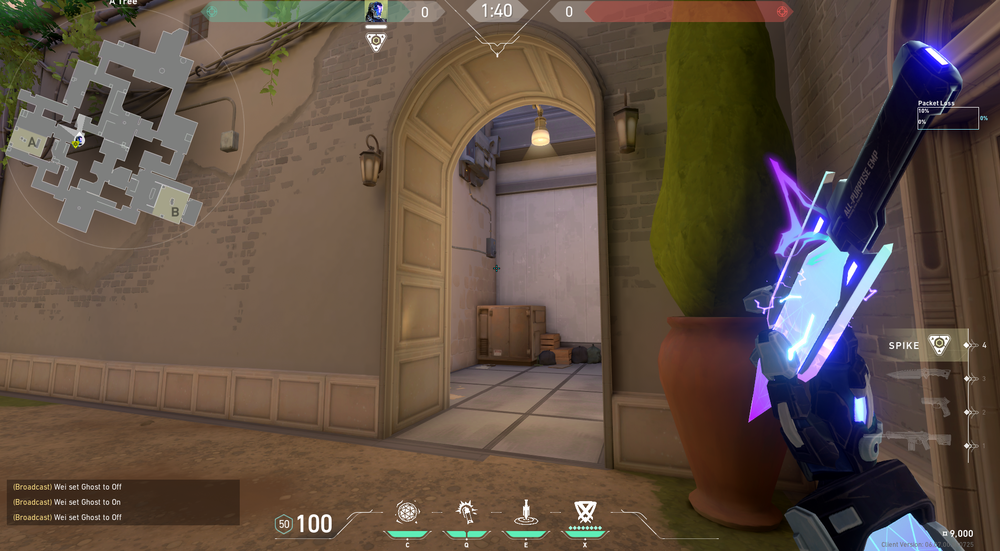
Task: Switch to the knife in weapon list
Action: [920, 377]
